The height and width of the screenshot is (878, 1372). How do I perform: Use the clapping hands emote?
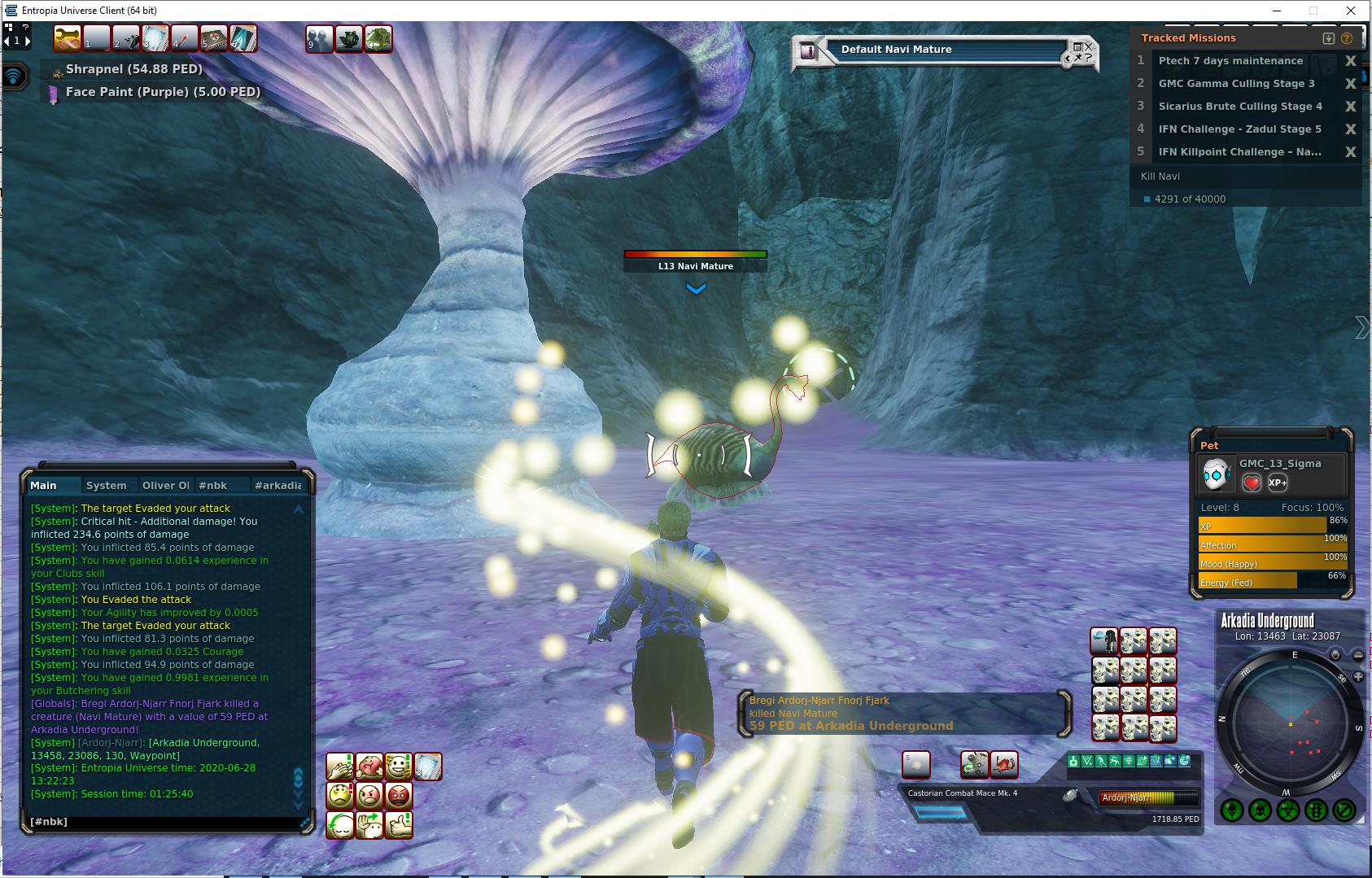(x=340, y=767)
